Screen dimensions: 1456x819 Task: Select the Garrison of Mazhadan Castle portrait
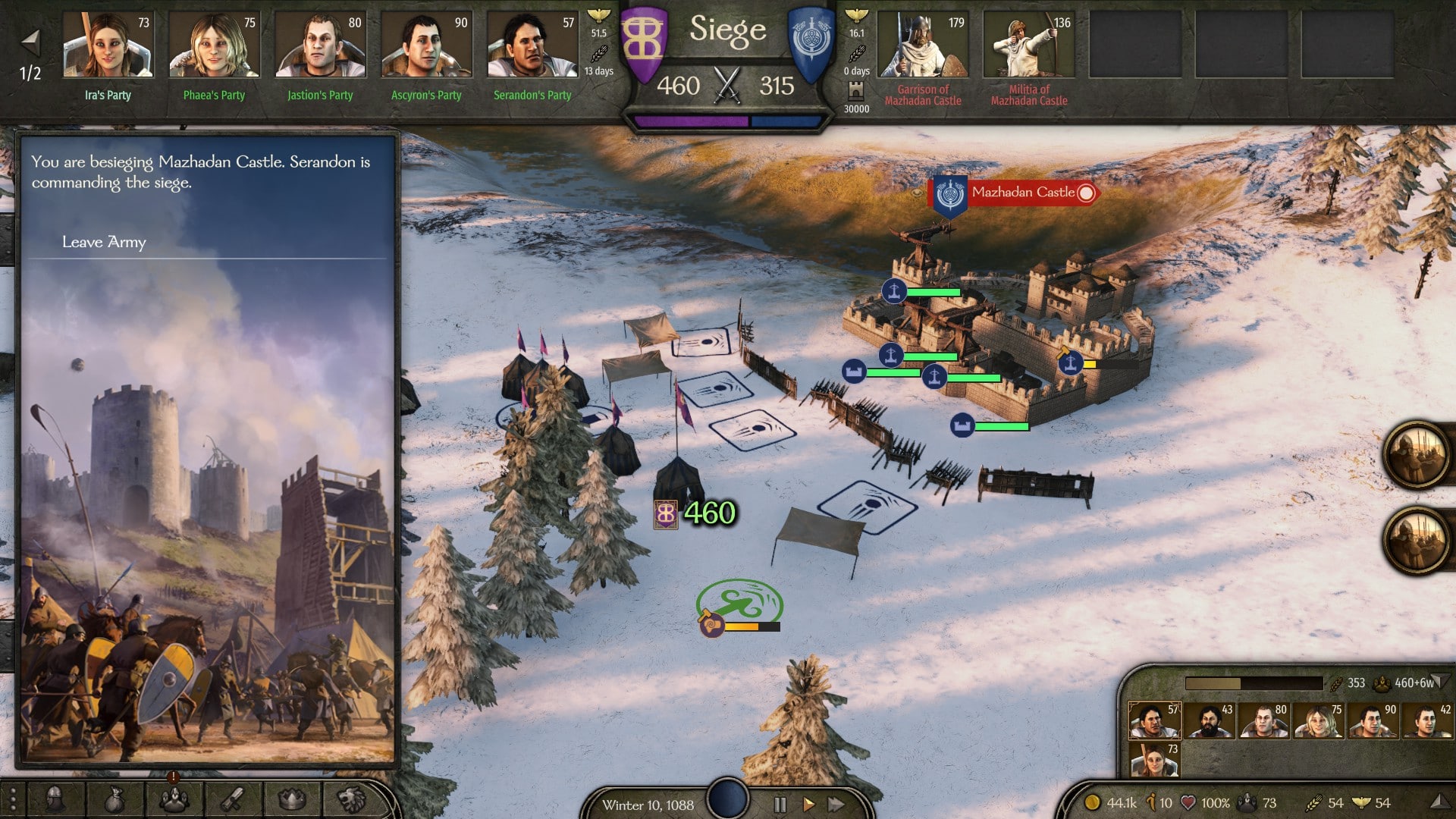[x=923, y=45]
